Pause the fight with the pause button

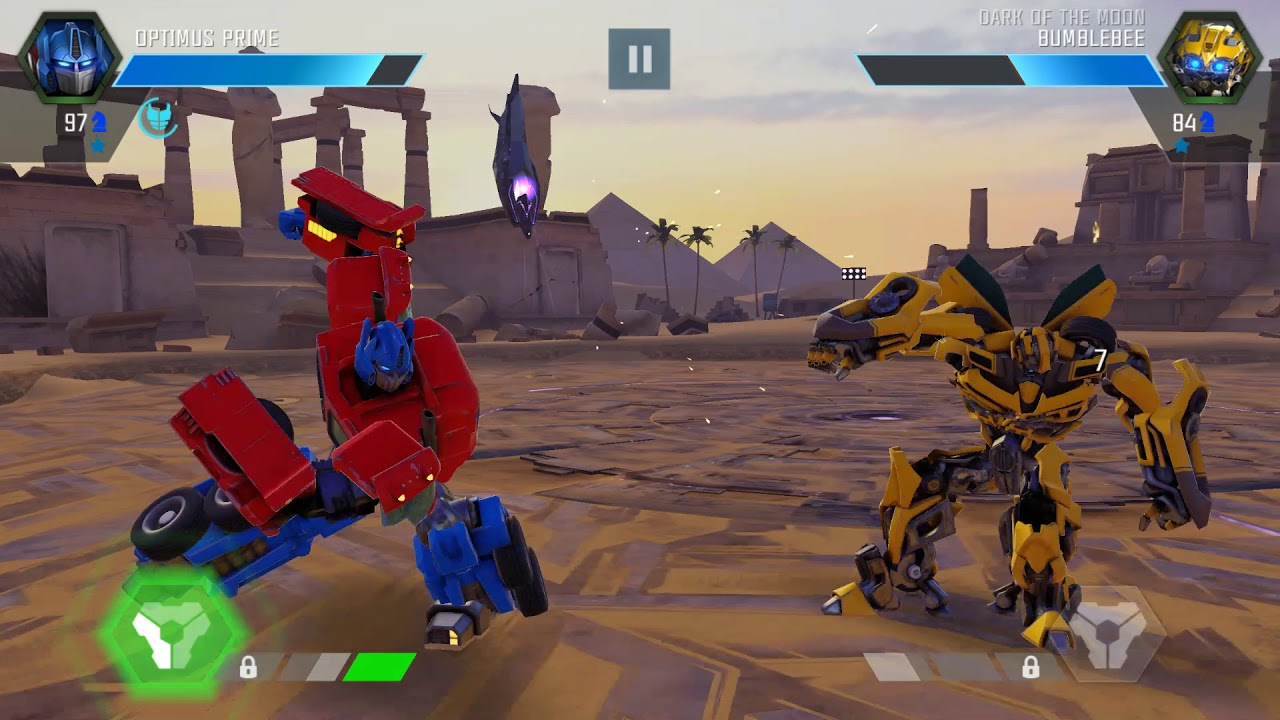tap(639, 59)
